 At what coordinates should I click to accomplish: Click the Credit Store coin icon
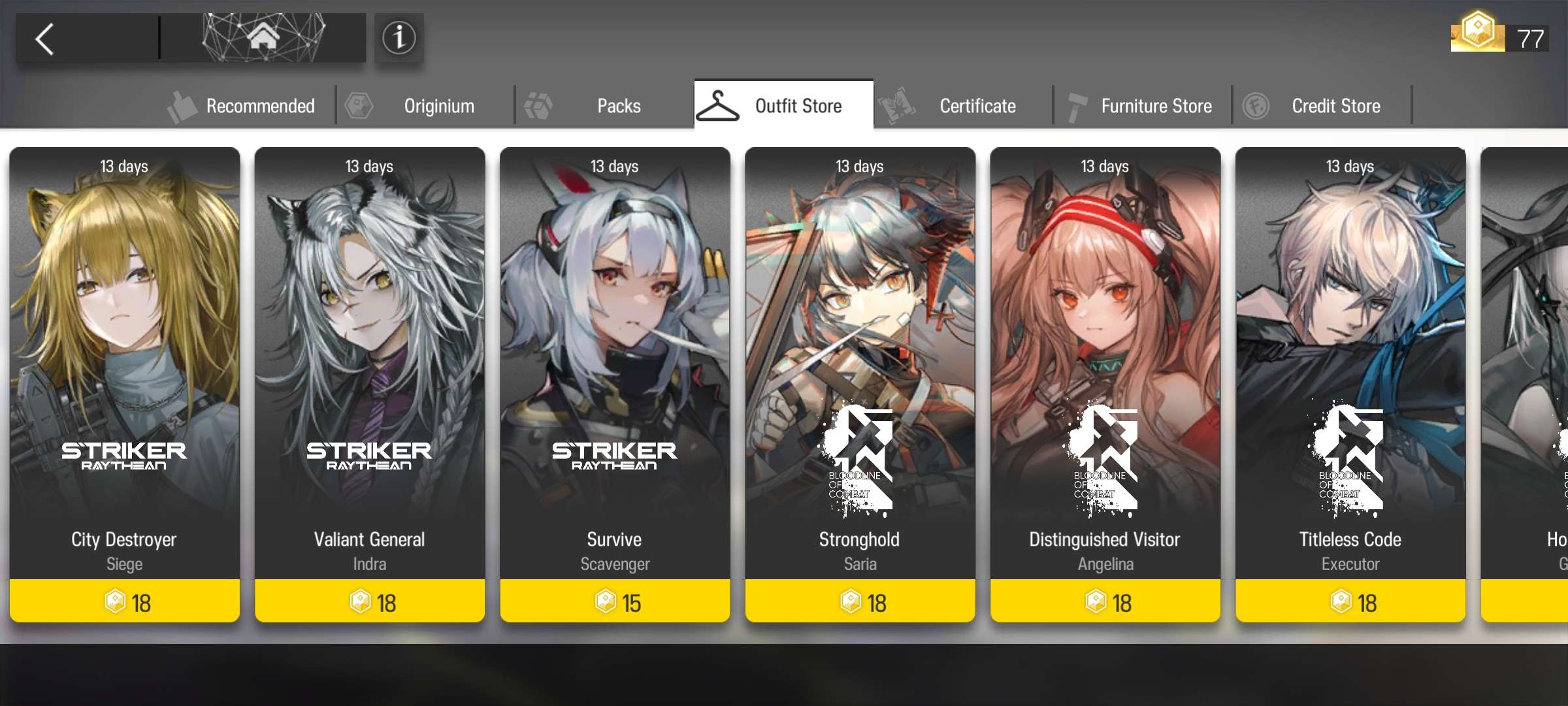pyautogui.click(x=1257, y=105)
